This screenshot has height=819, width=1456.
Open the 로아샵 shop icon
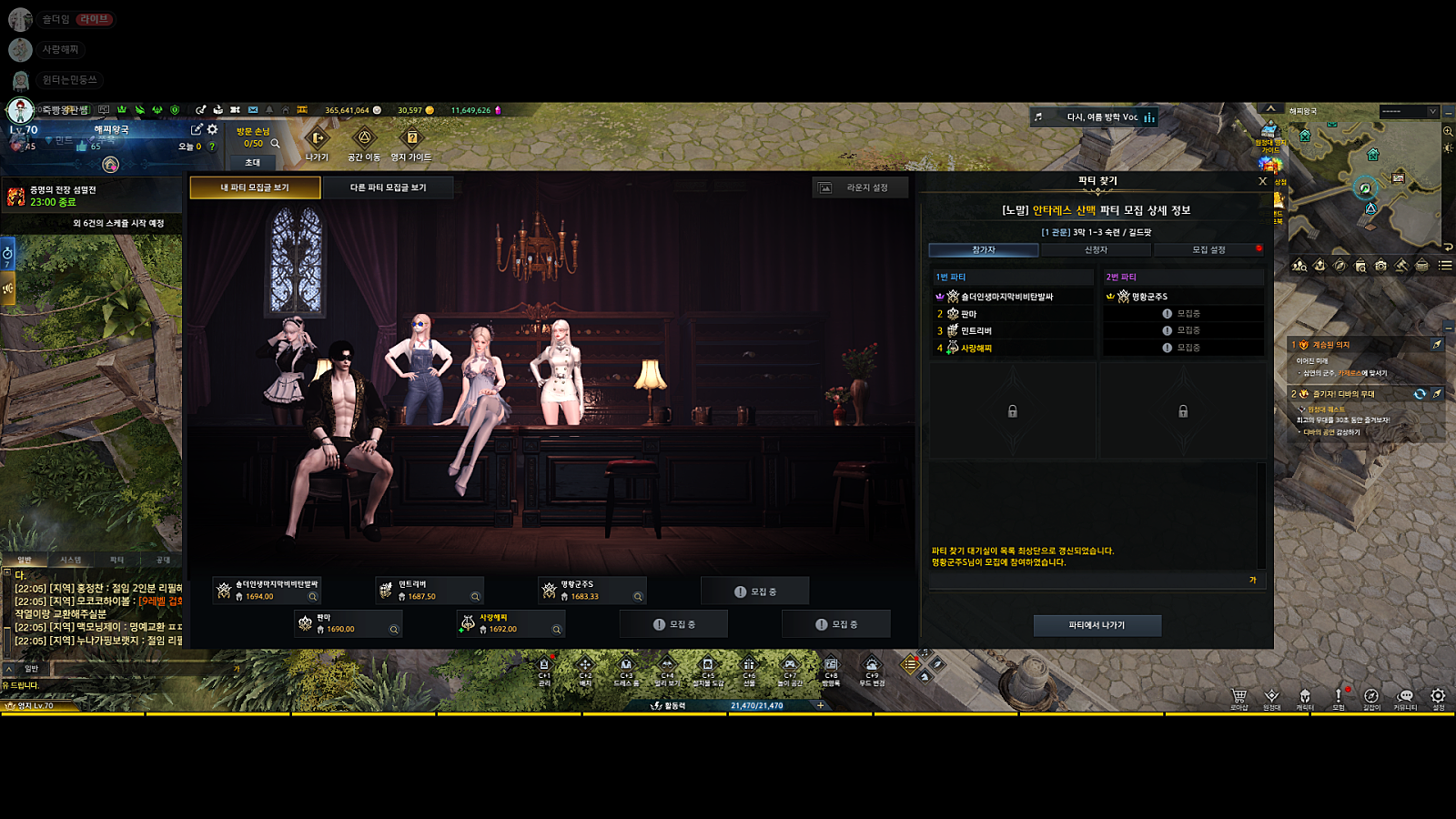pyautogui.click(x=1239, y=697)
